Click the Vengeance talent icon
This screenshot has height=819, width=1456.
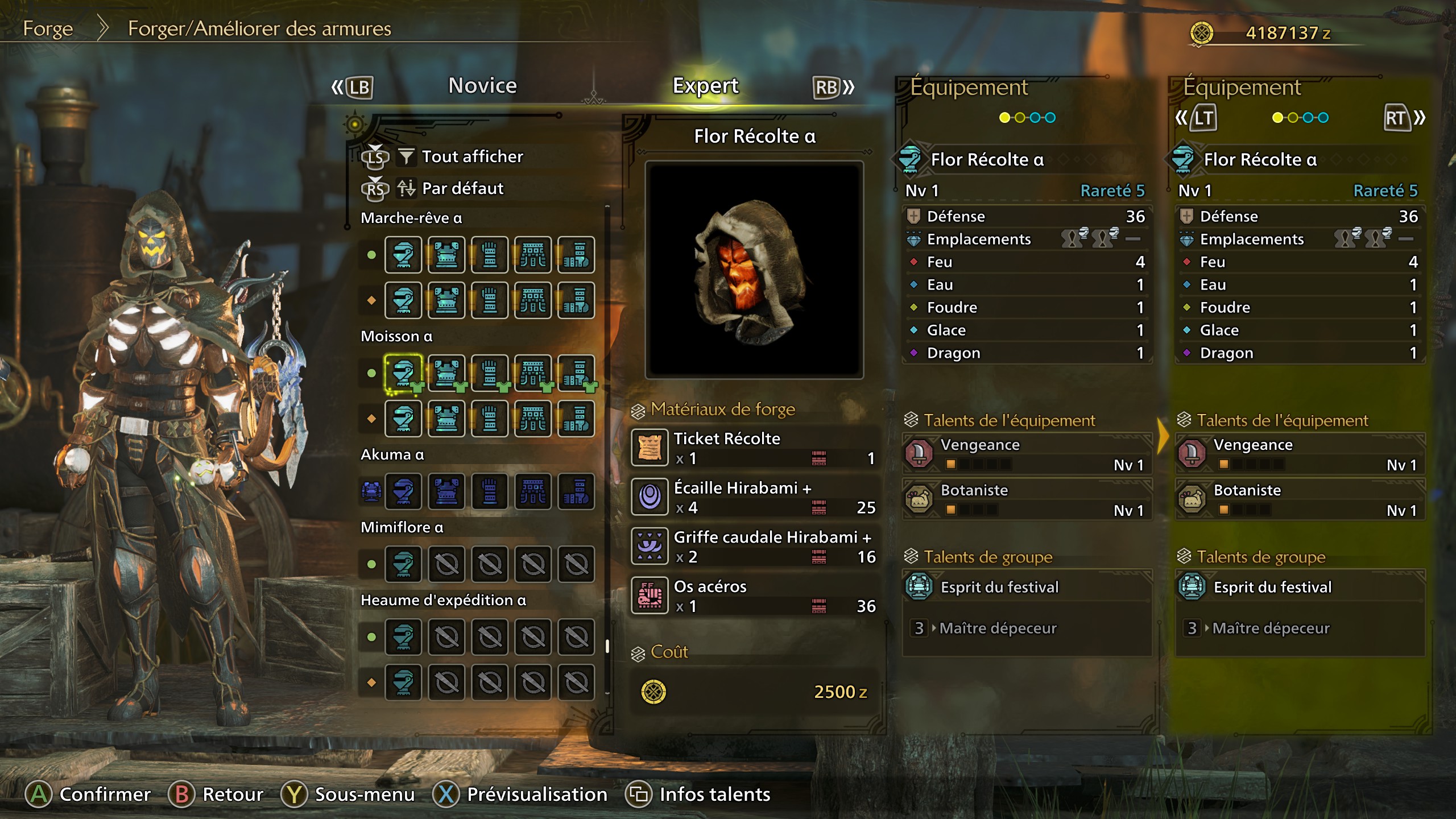tap(918, 453)
